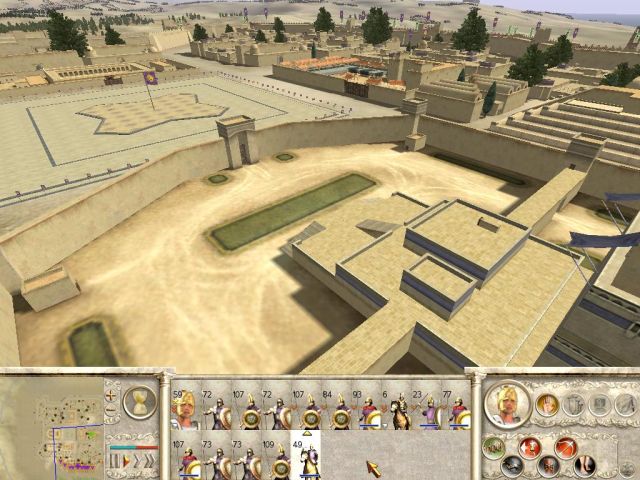This screenshot has width=640, height=480.
Task: Select the highlighted cavalry card with 49 men
Action: [x=305, y=459]
